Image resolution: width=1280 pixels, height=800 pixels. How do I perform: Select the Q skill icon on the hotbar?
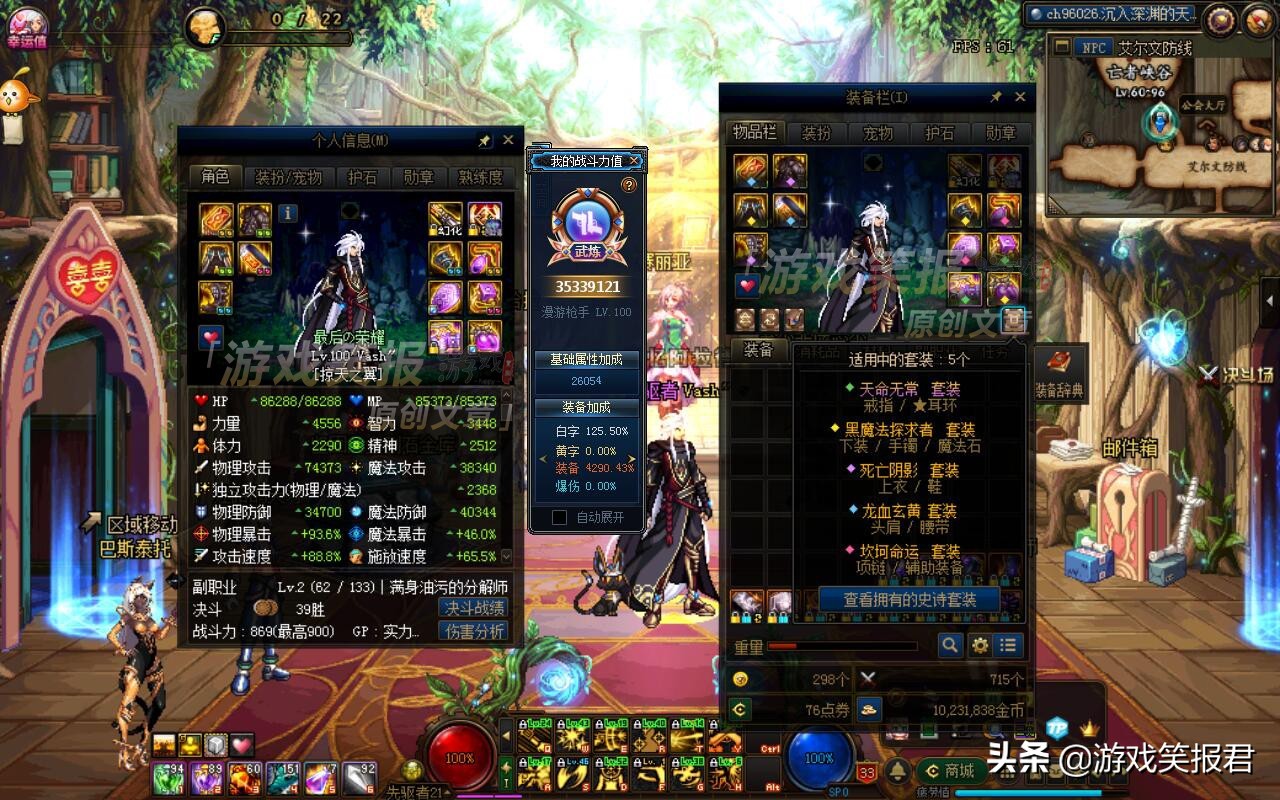point(532,737)
